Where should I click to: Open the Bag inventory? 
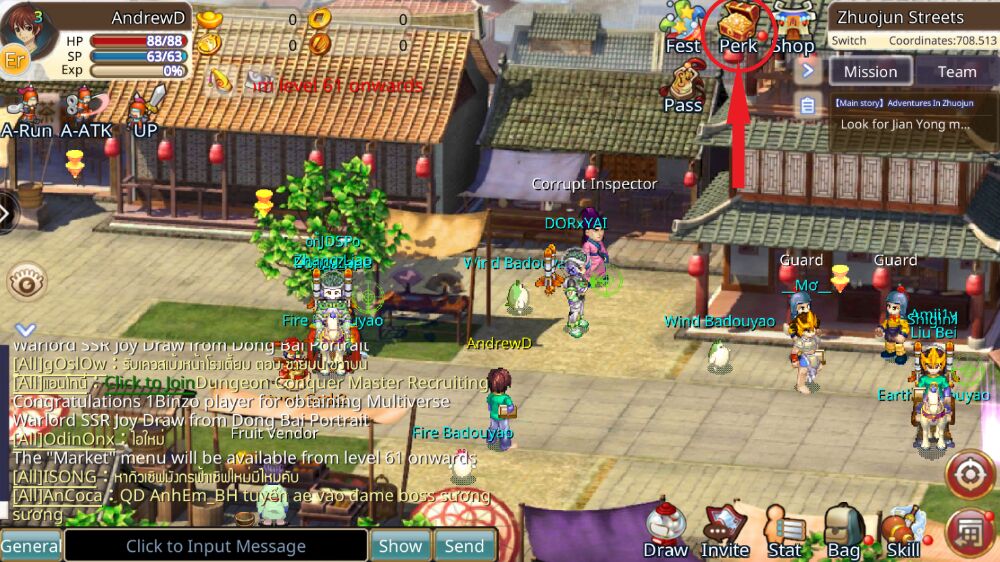click(x=844, y=532)
